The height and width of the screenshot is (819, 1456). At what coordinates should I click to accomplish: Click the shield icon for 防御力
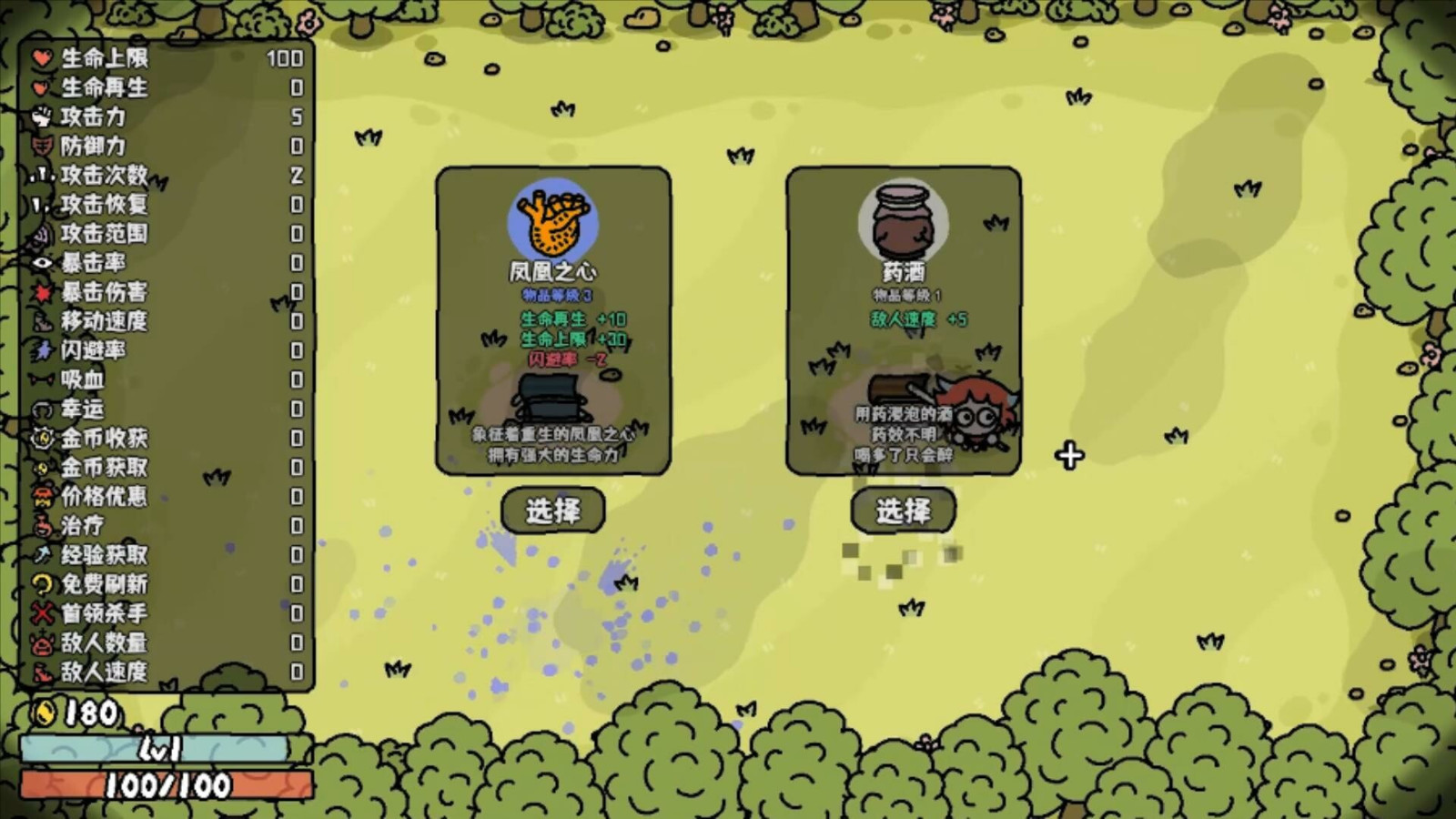(x=41, y=146)
